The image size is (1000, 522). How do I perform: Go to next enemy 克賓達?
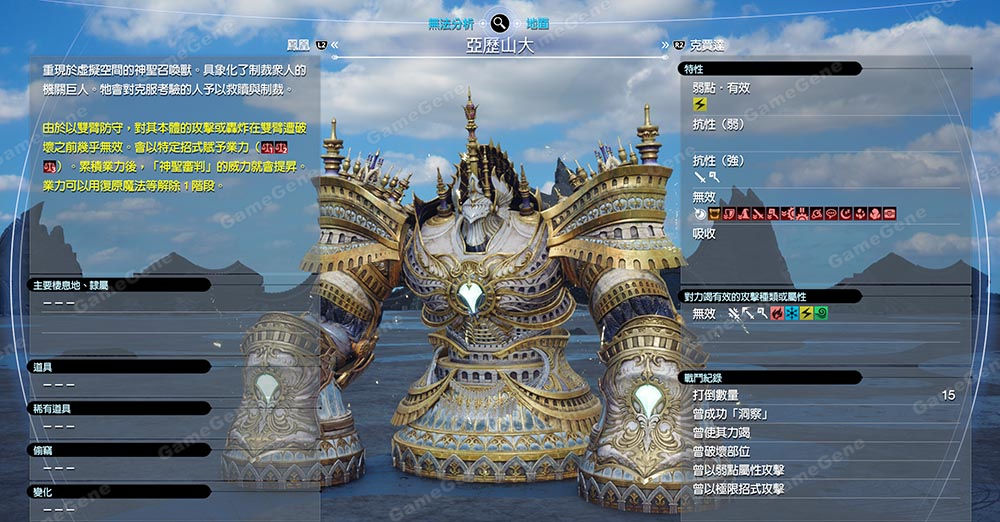pos(705,45)
